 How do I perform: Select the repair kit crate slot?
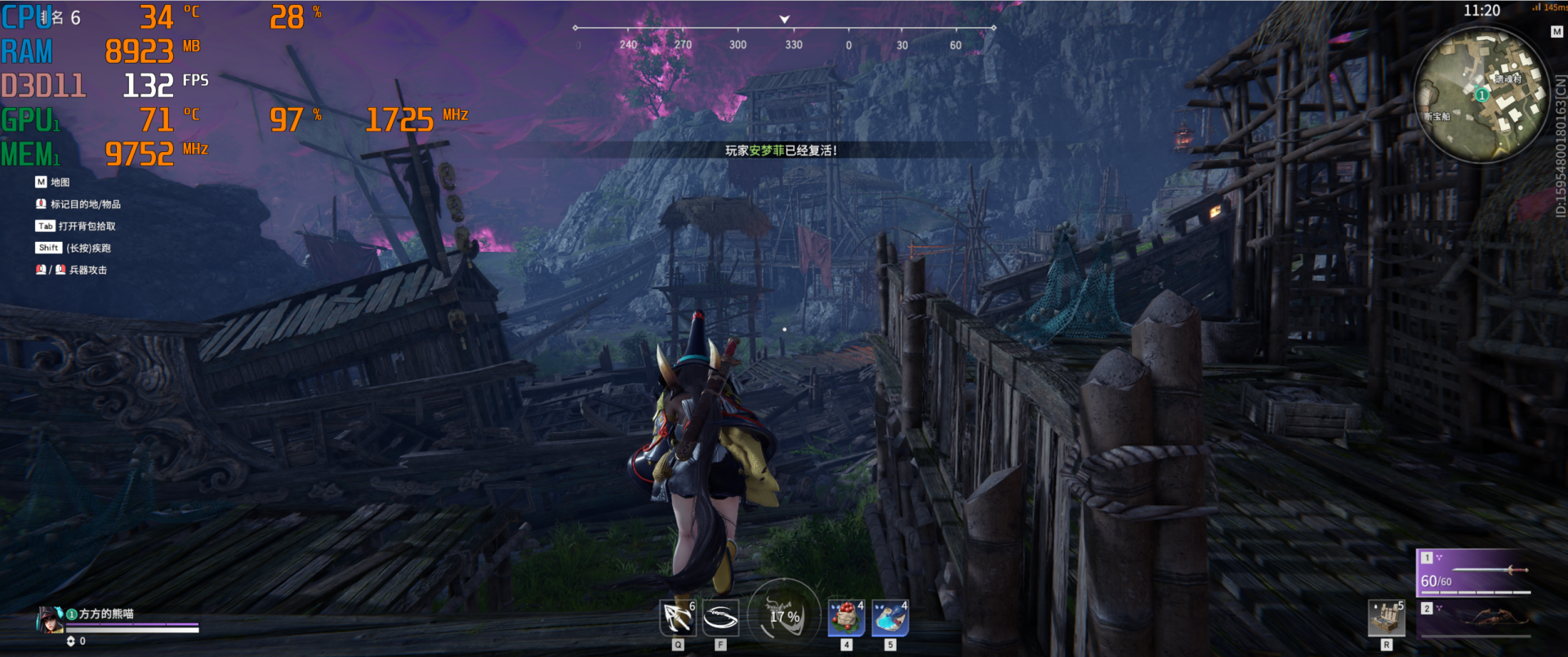point(1386,619)
